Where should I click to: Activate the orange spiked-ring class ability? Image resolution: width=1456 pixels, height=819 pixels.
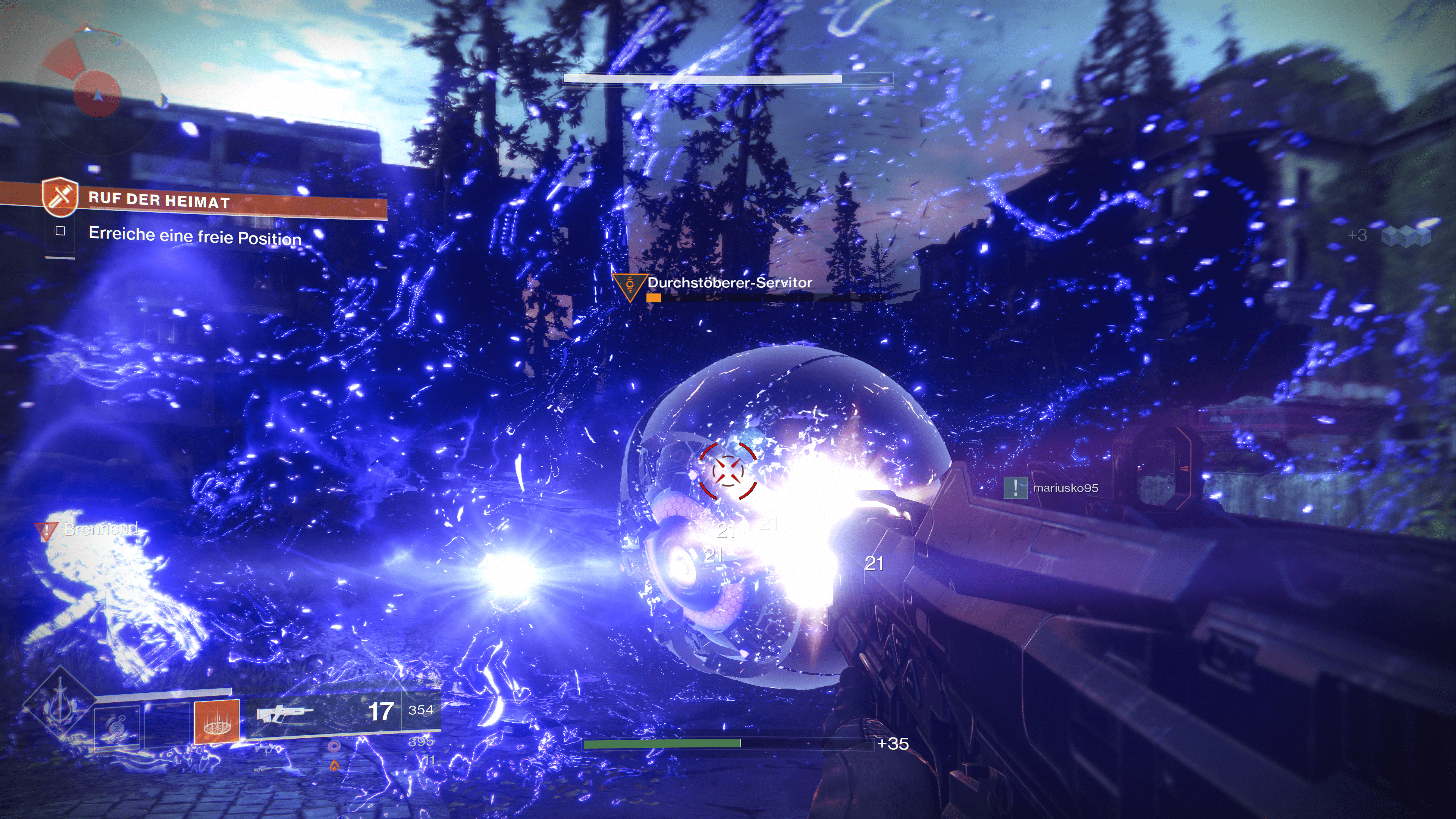(217, 721)
